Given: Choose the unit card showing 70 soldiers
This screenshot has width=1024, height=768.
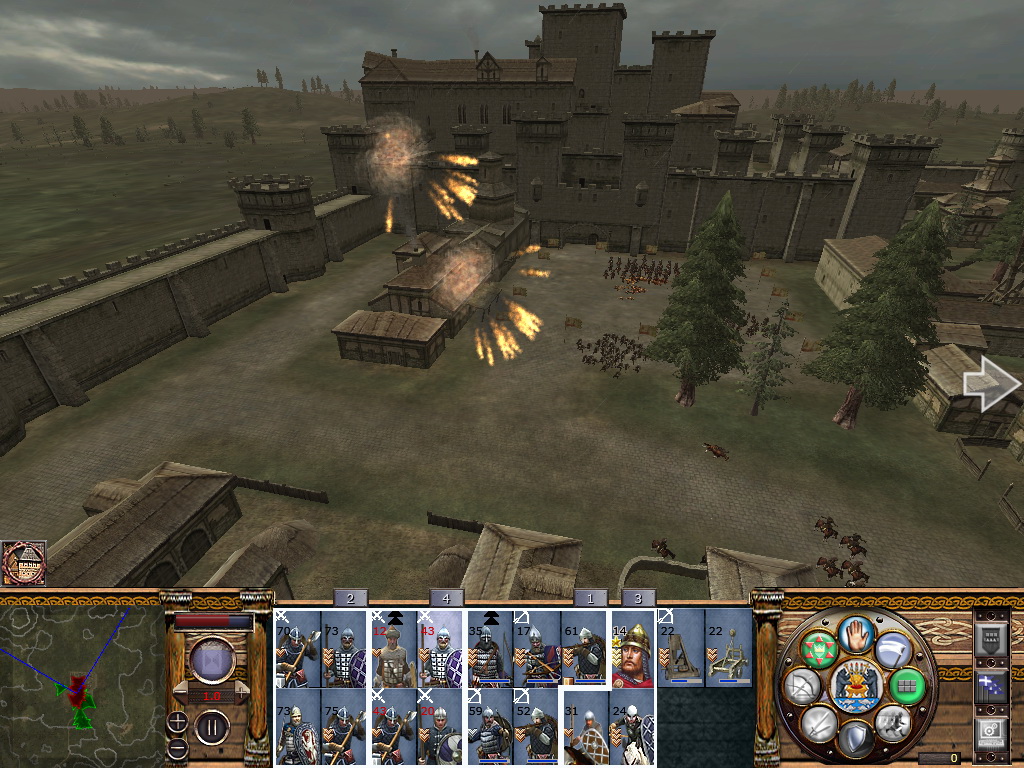Looking at the screenshot, I should coord(297,648).
